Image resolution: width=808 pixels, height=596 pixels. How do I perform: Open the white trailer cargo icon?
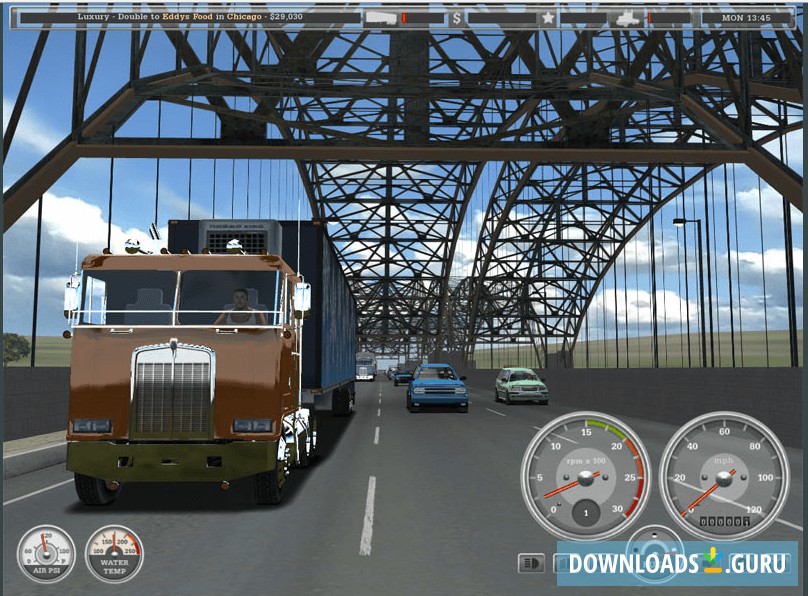coord(380,18)
